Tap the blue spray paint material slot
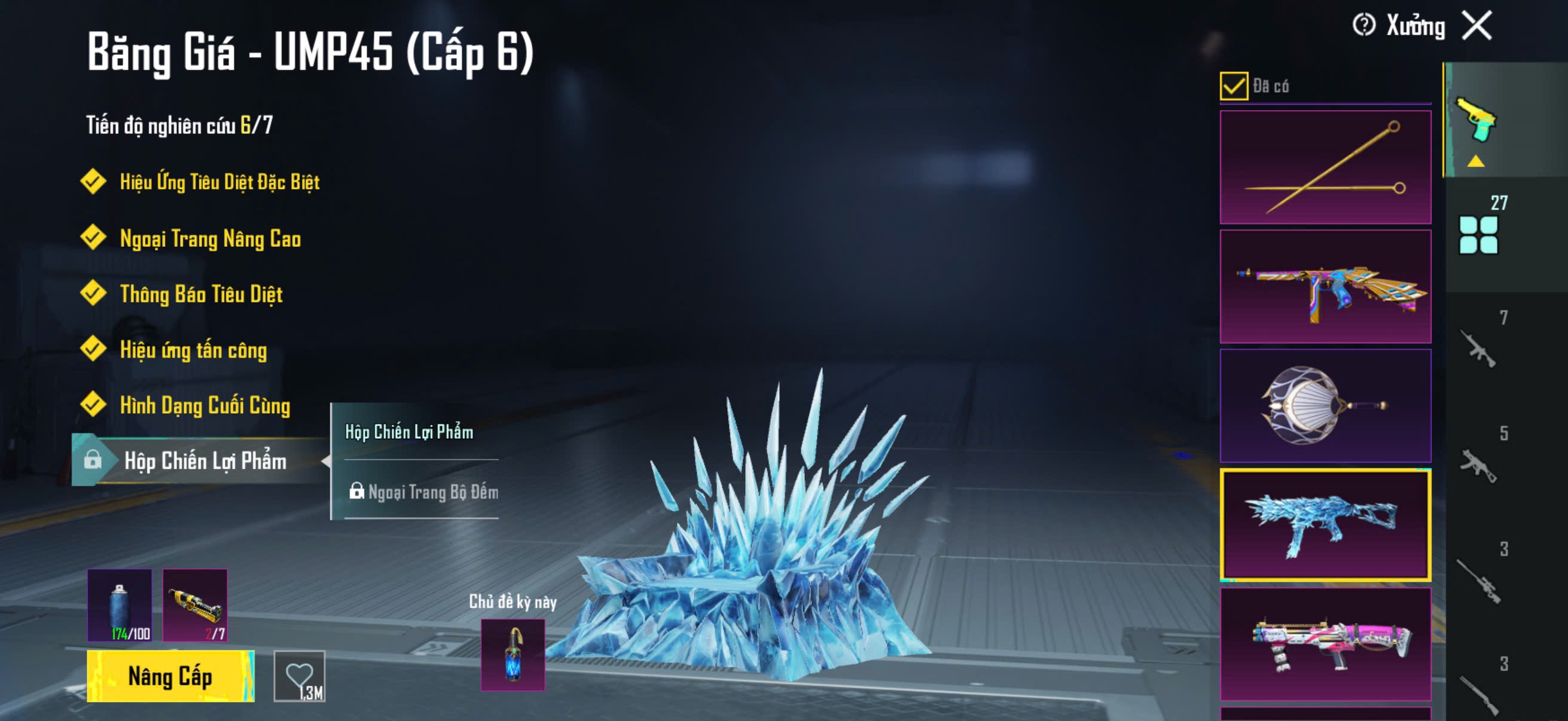 [x=120, y=605]
